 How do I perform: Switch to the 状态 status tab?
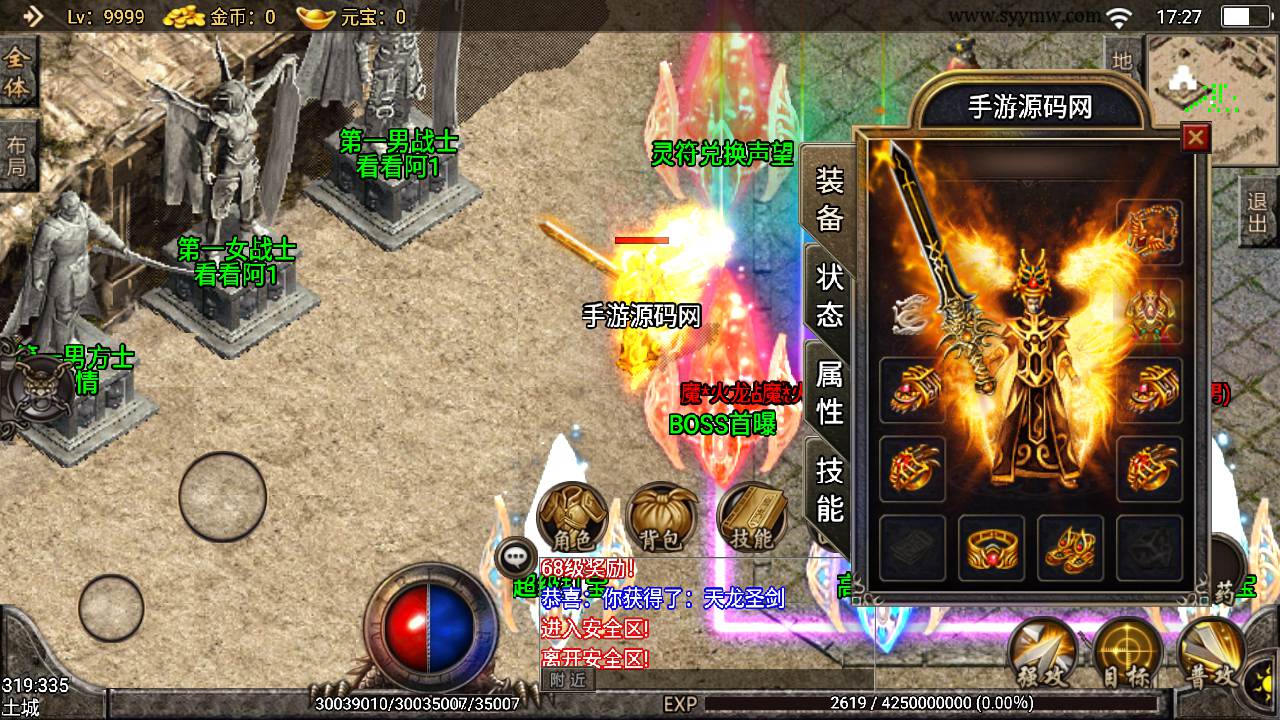[x=830, y=295]
